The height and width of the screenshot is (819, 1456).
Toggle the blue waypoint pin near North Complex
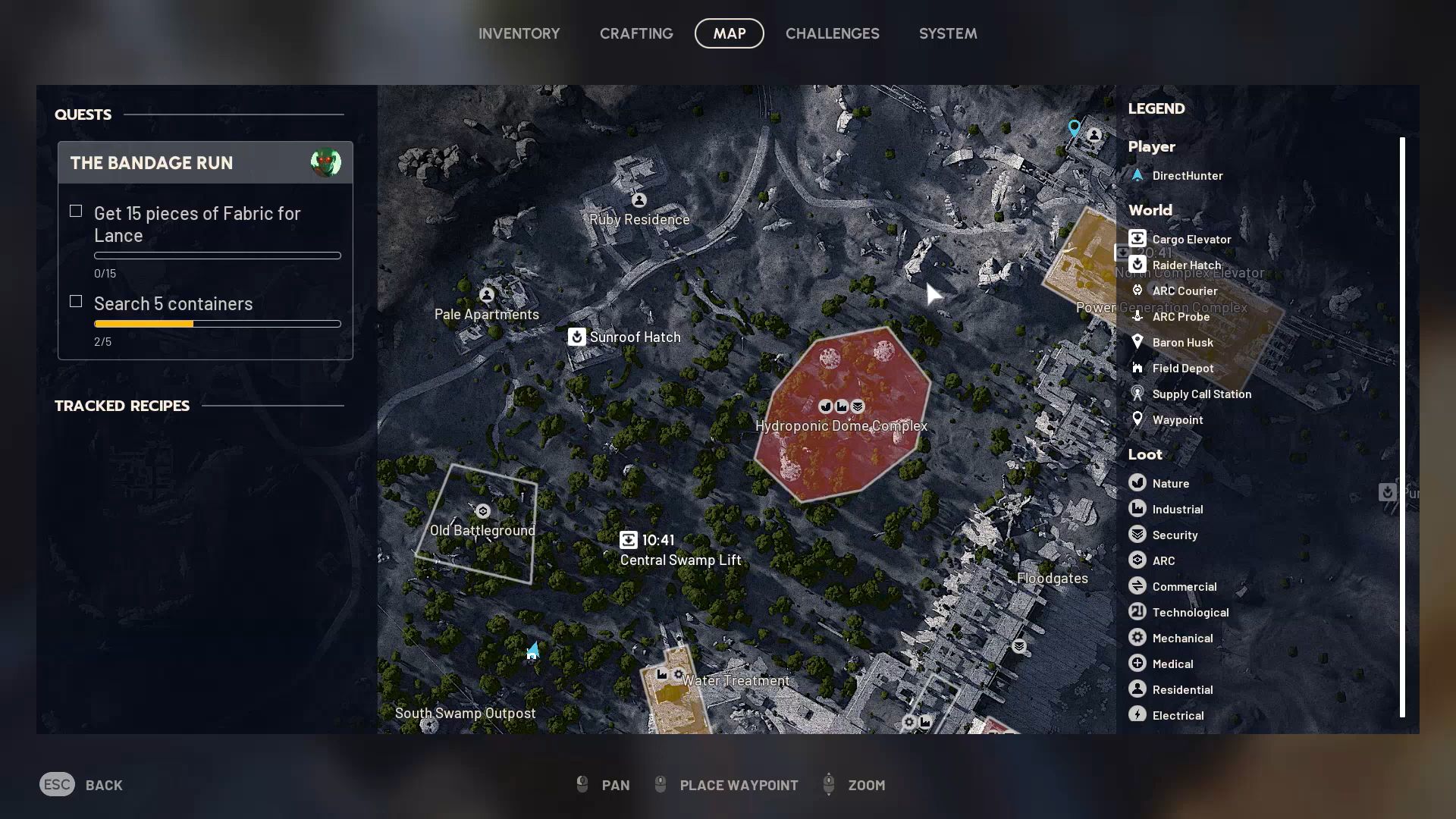pos(1074,127)
